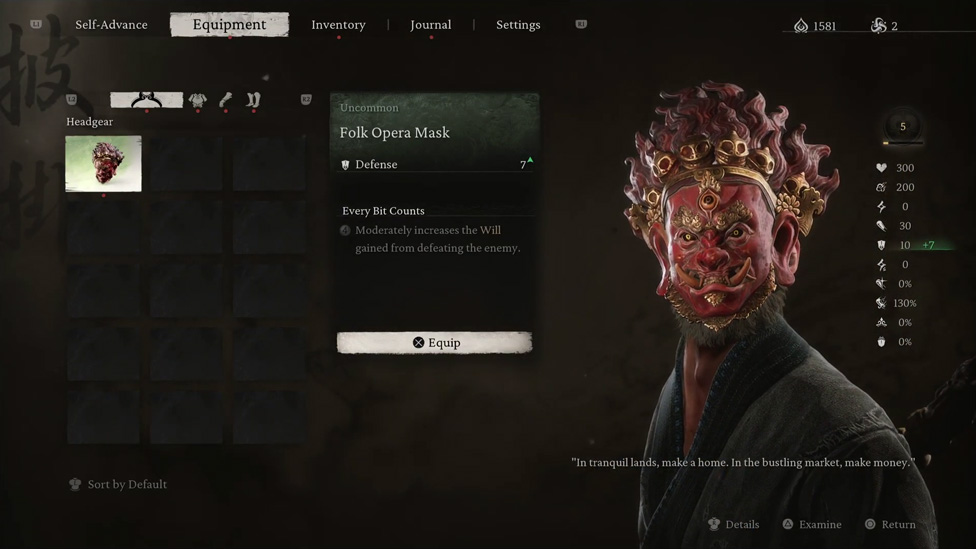Return to the previous screen
976x549 pixels.
tap(890, 525)
